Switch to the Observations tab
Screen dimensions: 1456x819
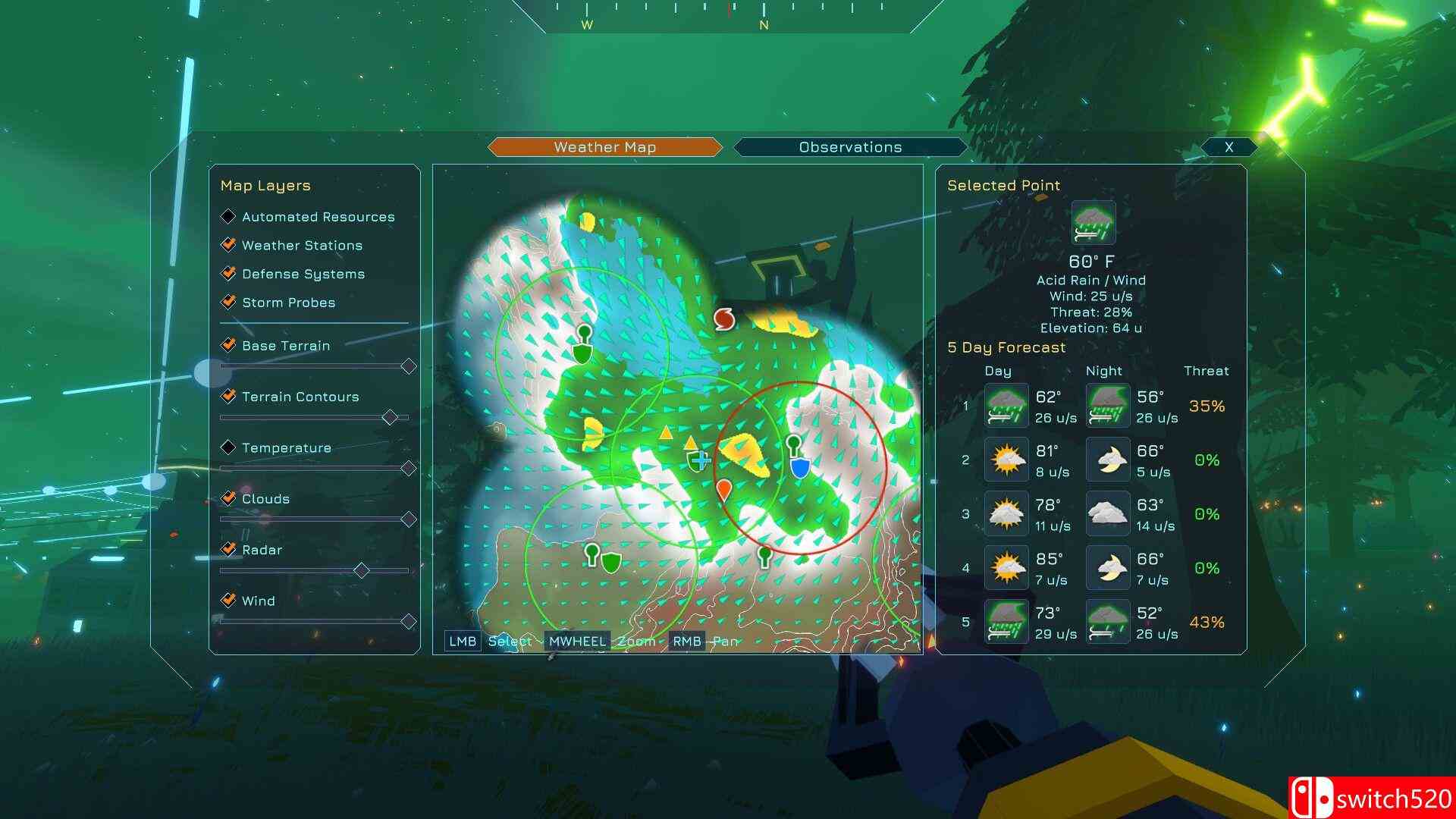(849, 146)
